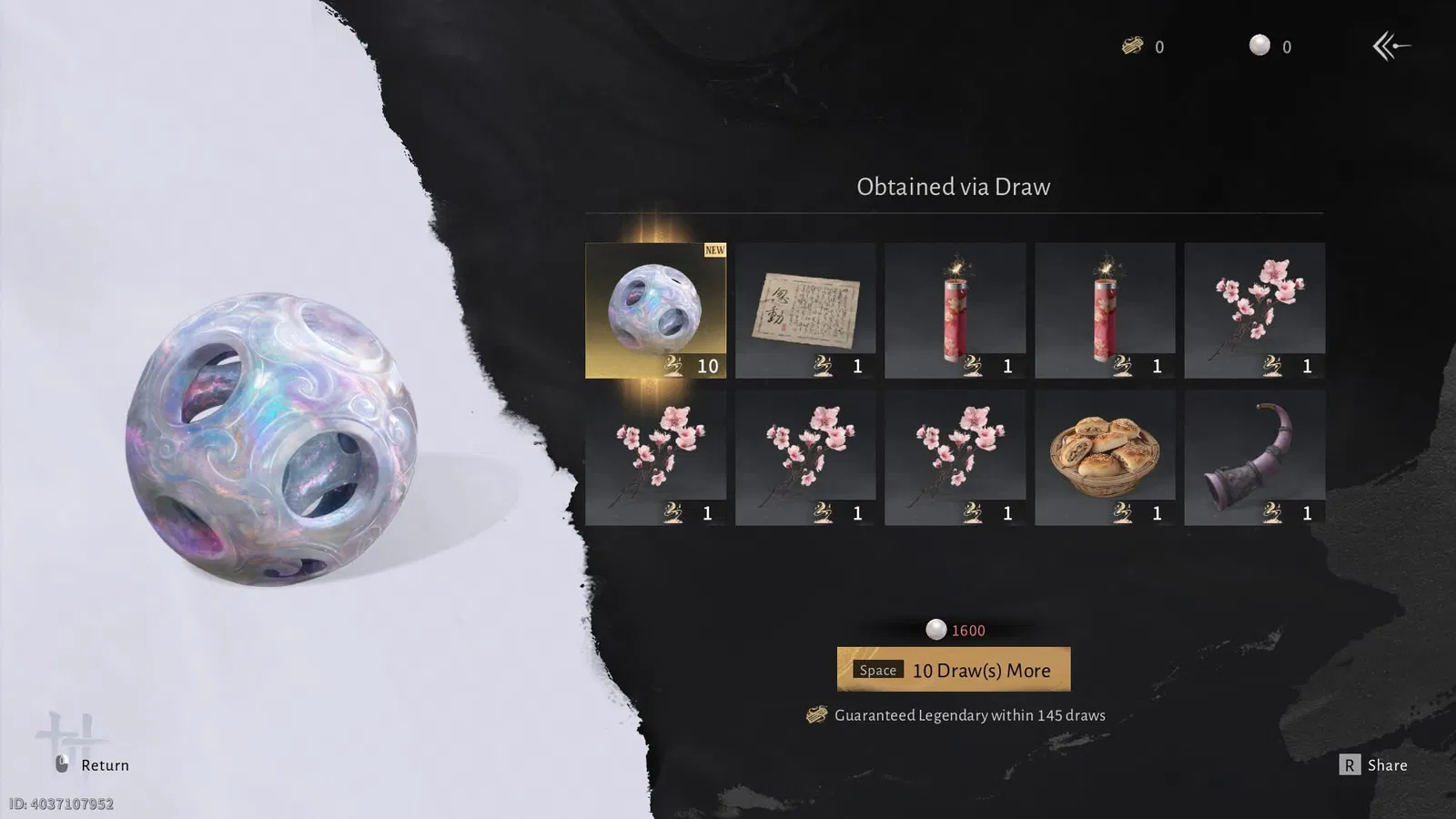
Task: Open the pearl currency counter
Action: point(1270,46)
